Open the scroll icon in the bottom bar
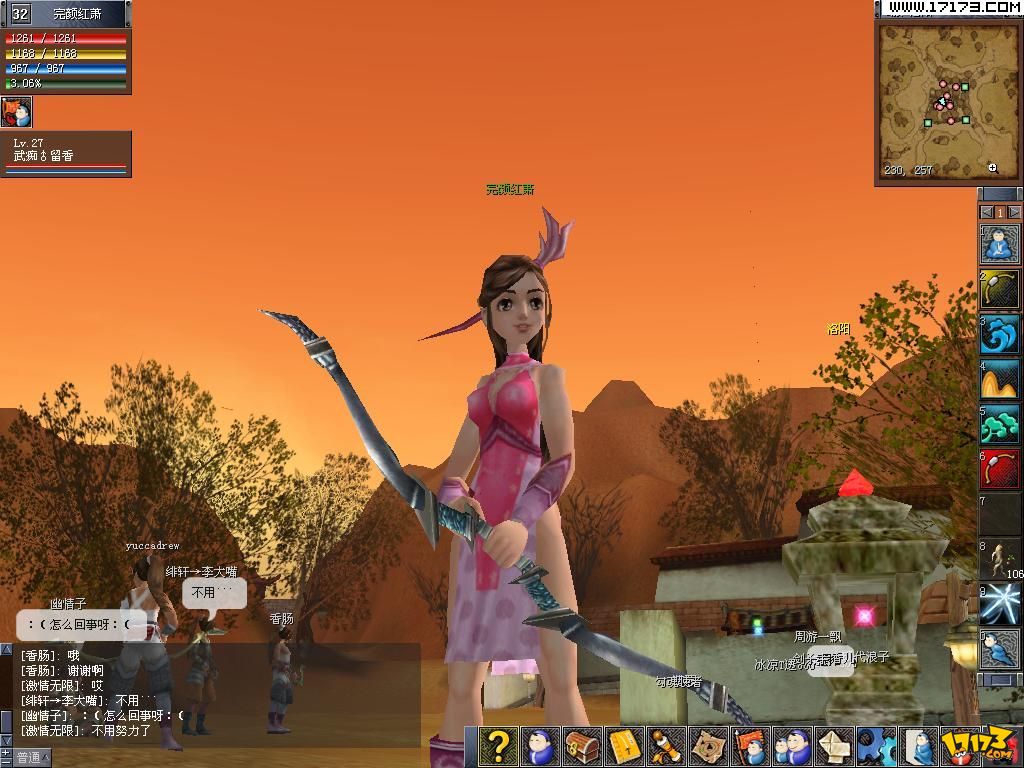Image resolution: width=1024 pixels, height=768 pixels. (666, 746)
